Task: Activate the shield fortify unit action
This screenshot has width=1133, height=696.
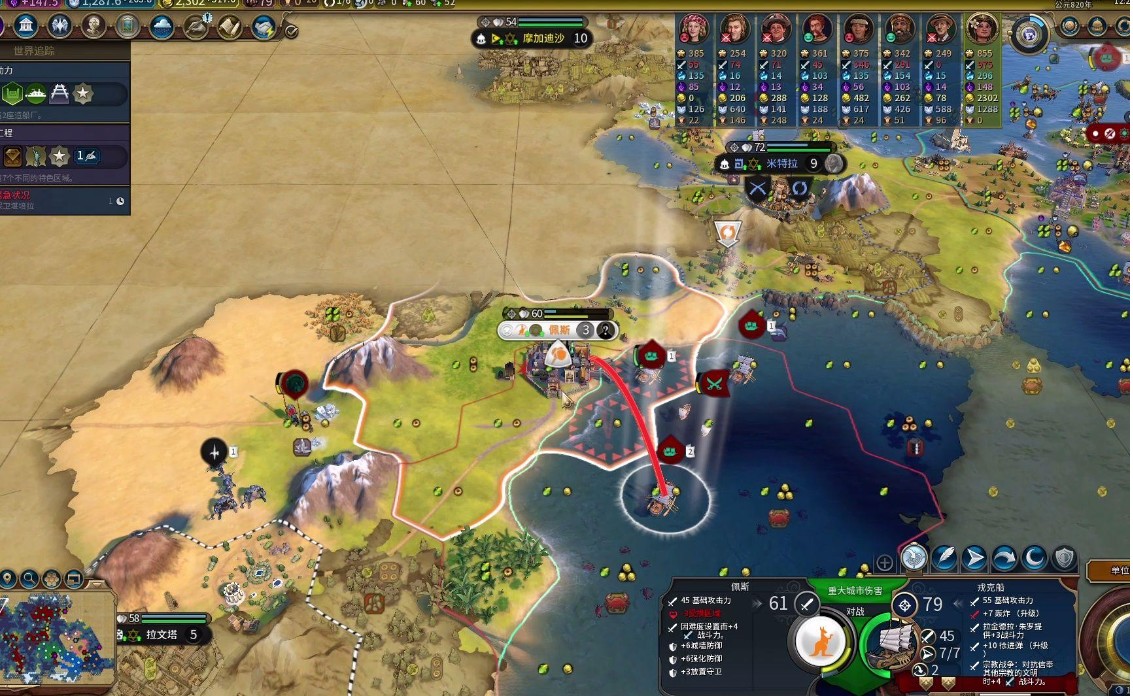Action: click(x=1064, y=558)
